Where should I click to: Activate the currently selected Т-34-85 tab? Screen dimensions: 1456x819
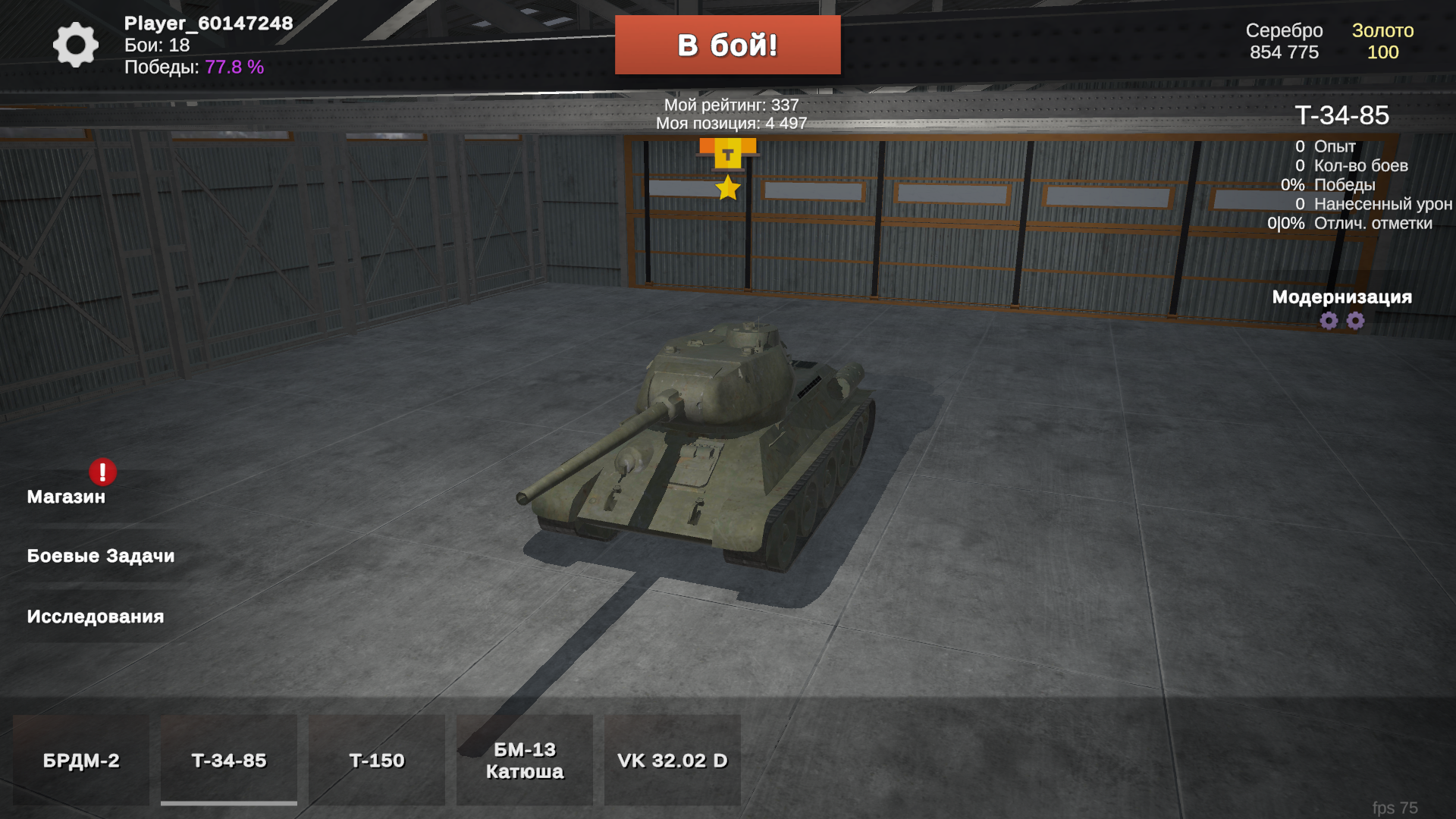coord(228,760)
